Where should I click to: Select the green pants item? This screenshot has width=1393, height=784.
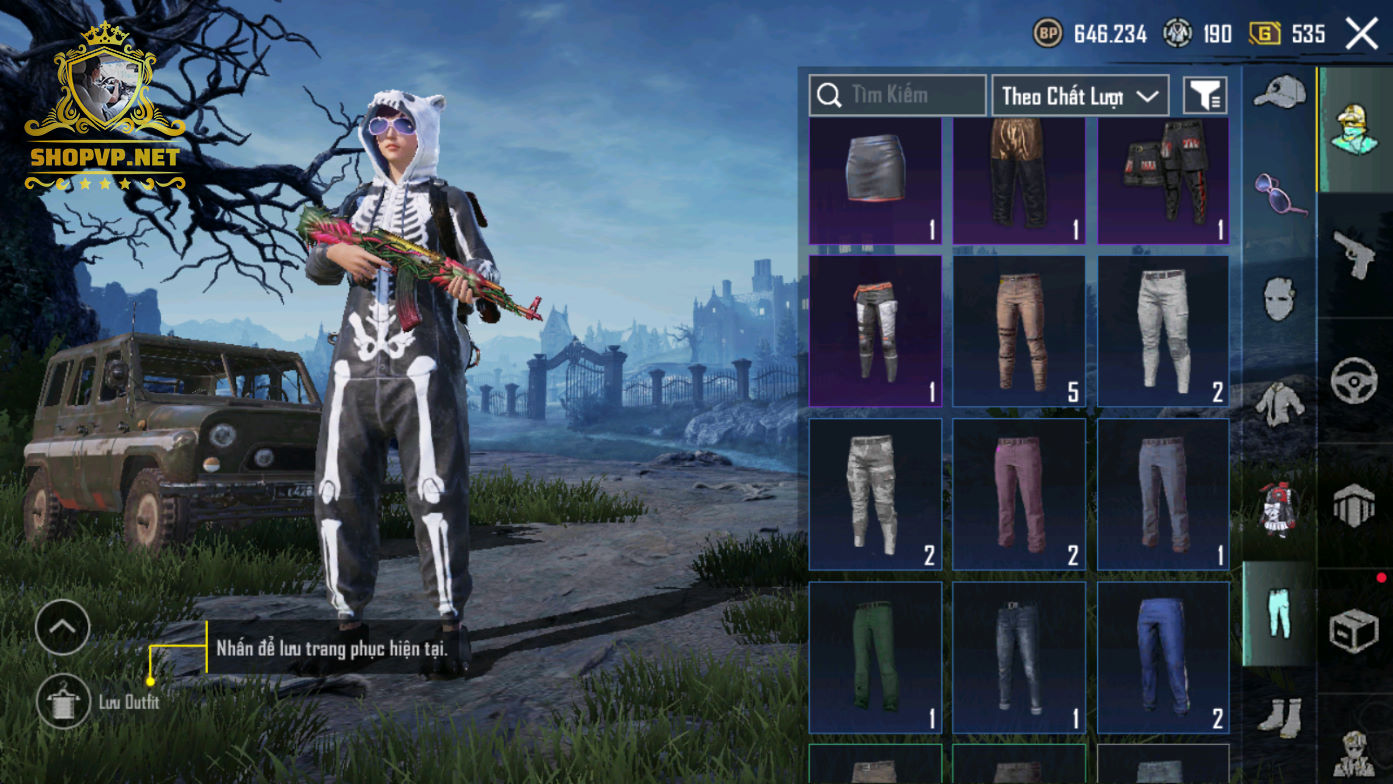click(x=874, y=656)
